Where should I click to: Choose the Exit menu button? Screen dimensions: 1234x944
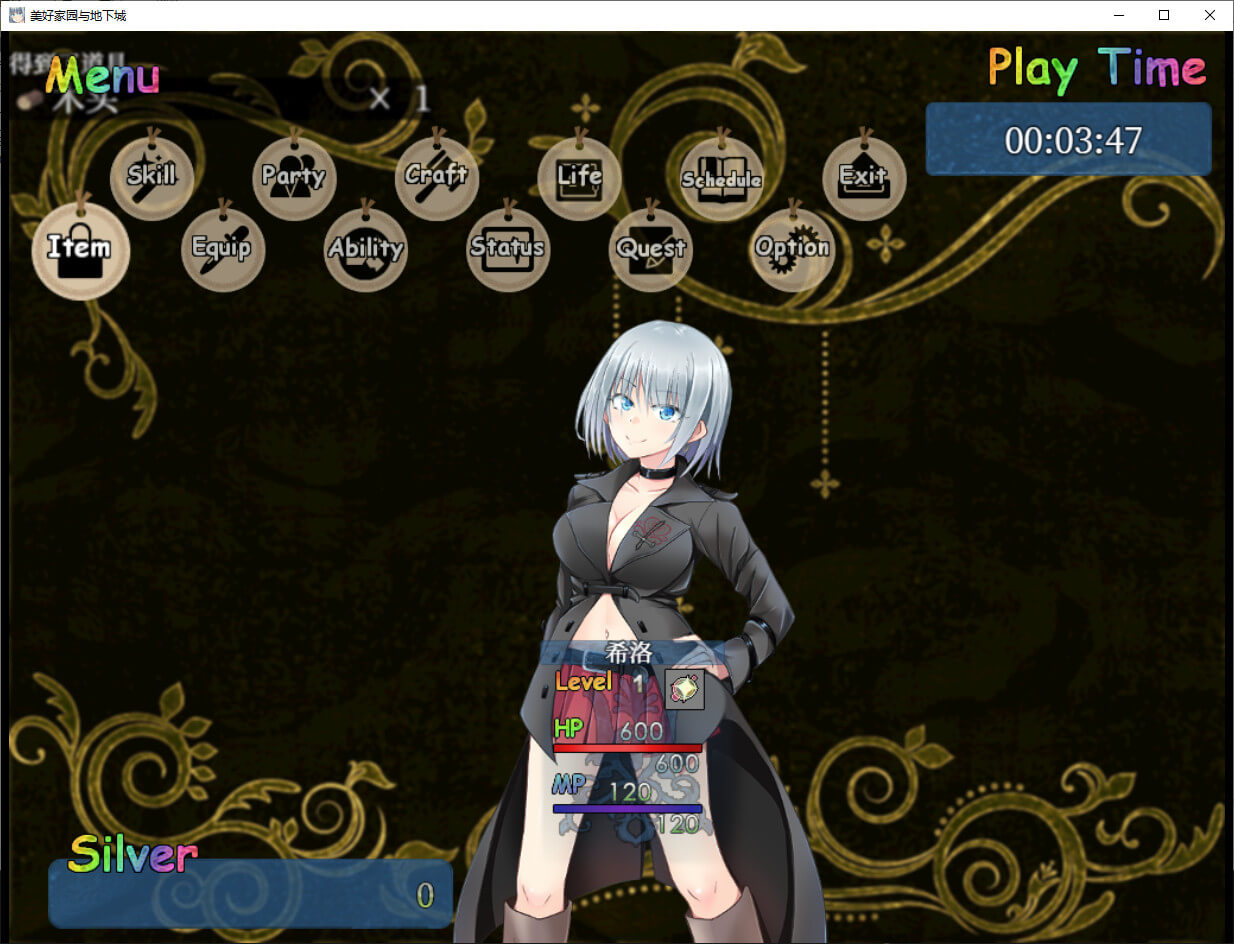click(x=864, y=178)
